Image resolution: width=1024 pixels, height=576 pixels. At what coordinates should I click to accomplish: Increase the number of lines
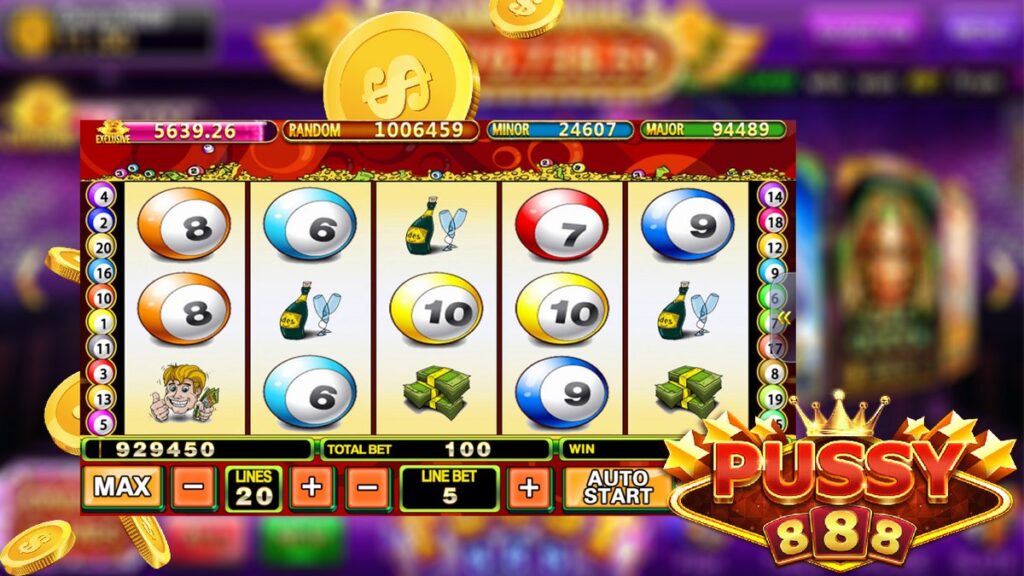coord(311,489)
